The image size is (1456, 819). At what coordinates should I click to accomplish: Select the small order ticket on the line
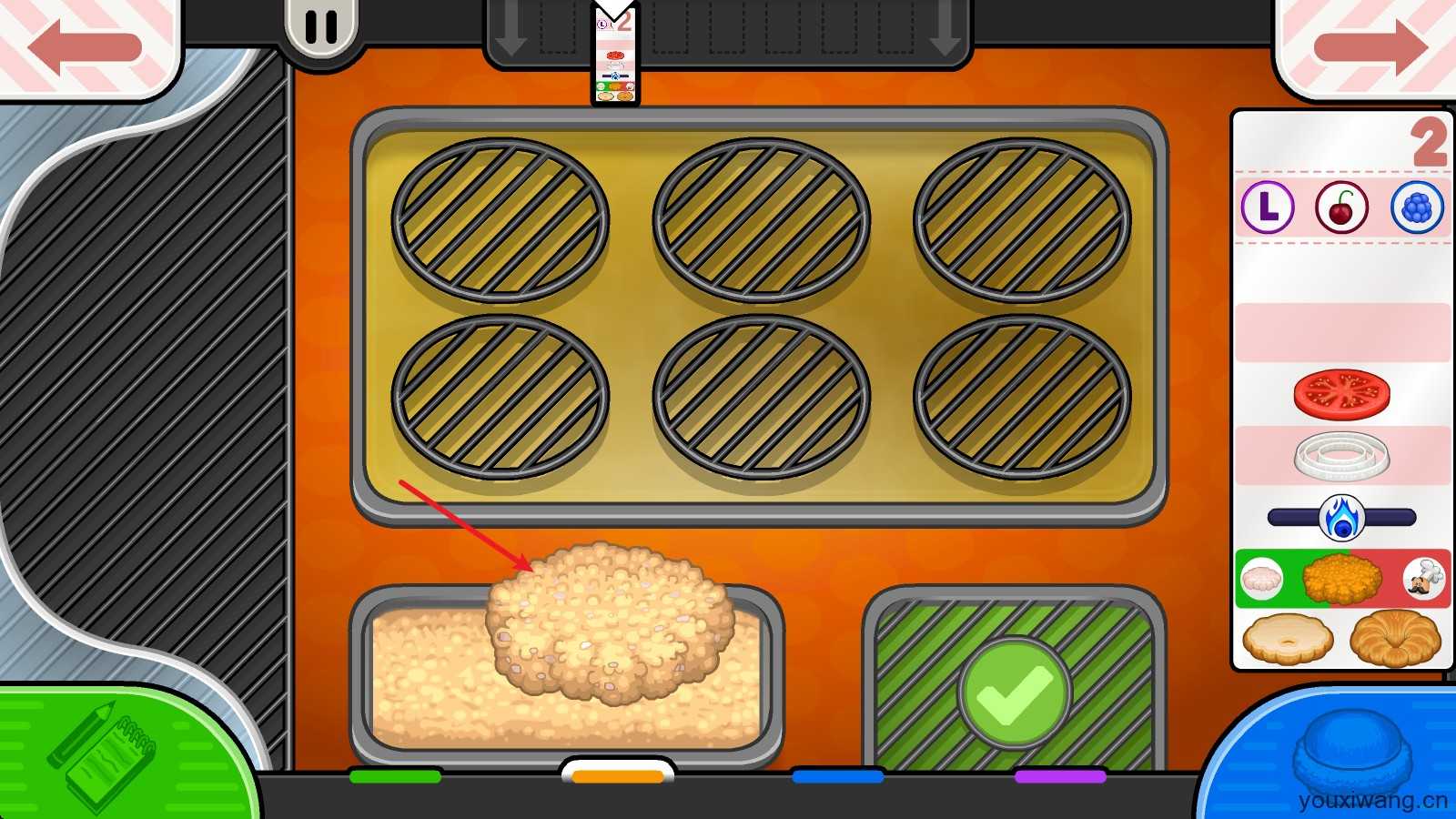click(615, 55)
